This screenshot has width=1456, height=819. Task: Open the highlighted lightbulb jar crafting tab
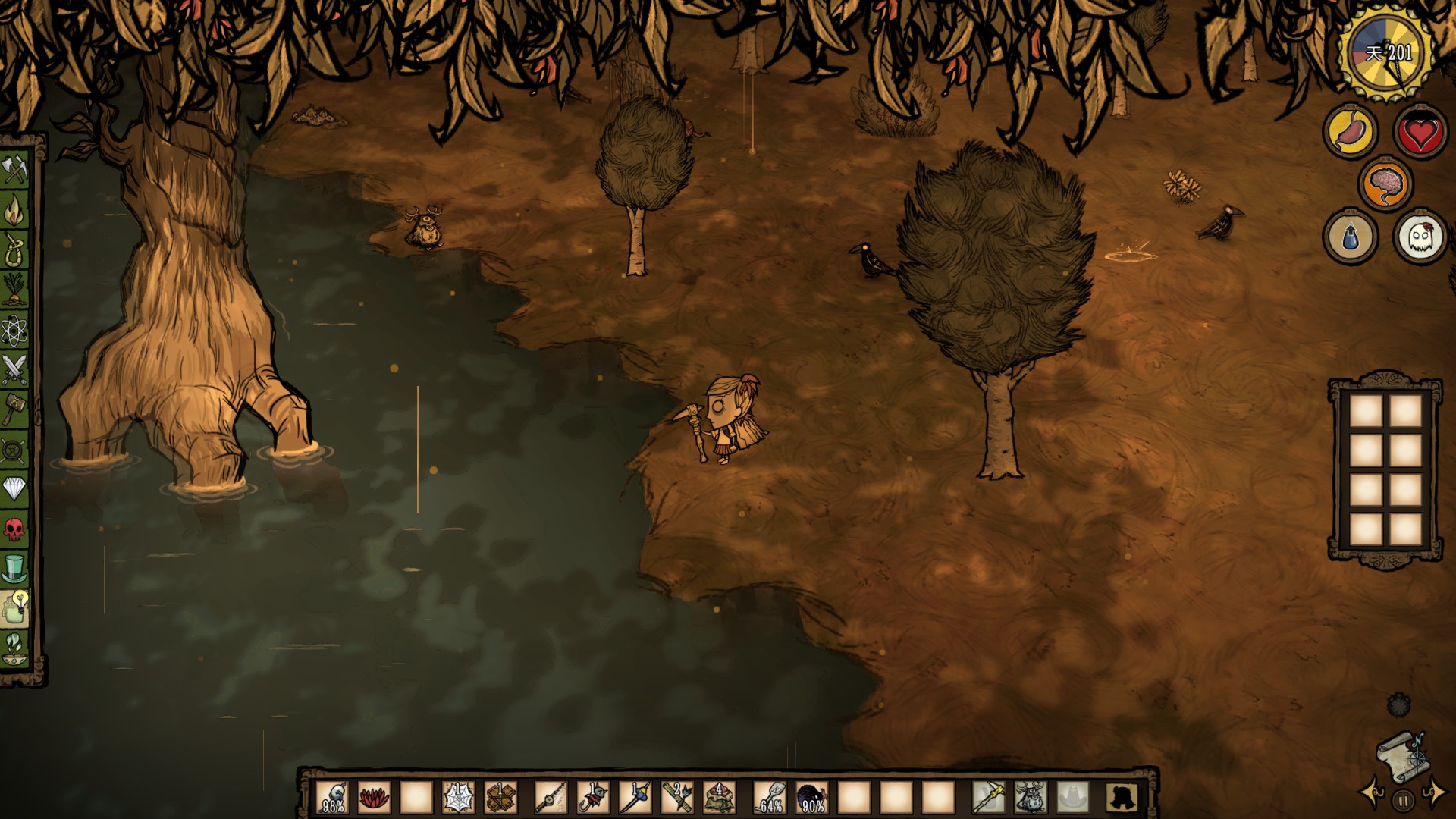point(14,608)
